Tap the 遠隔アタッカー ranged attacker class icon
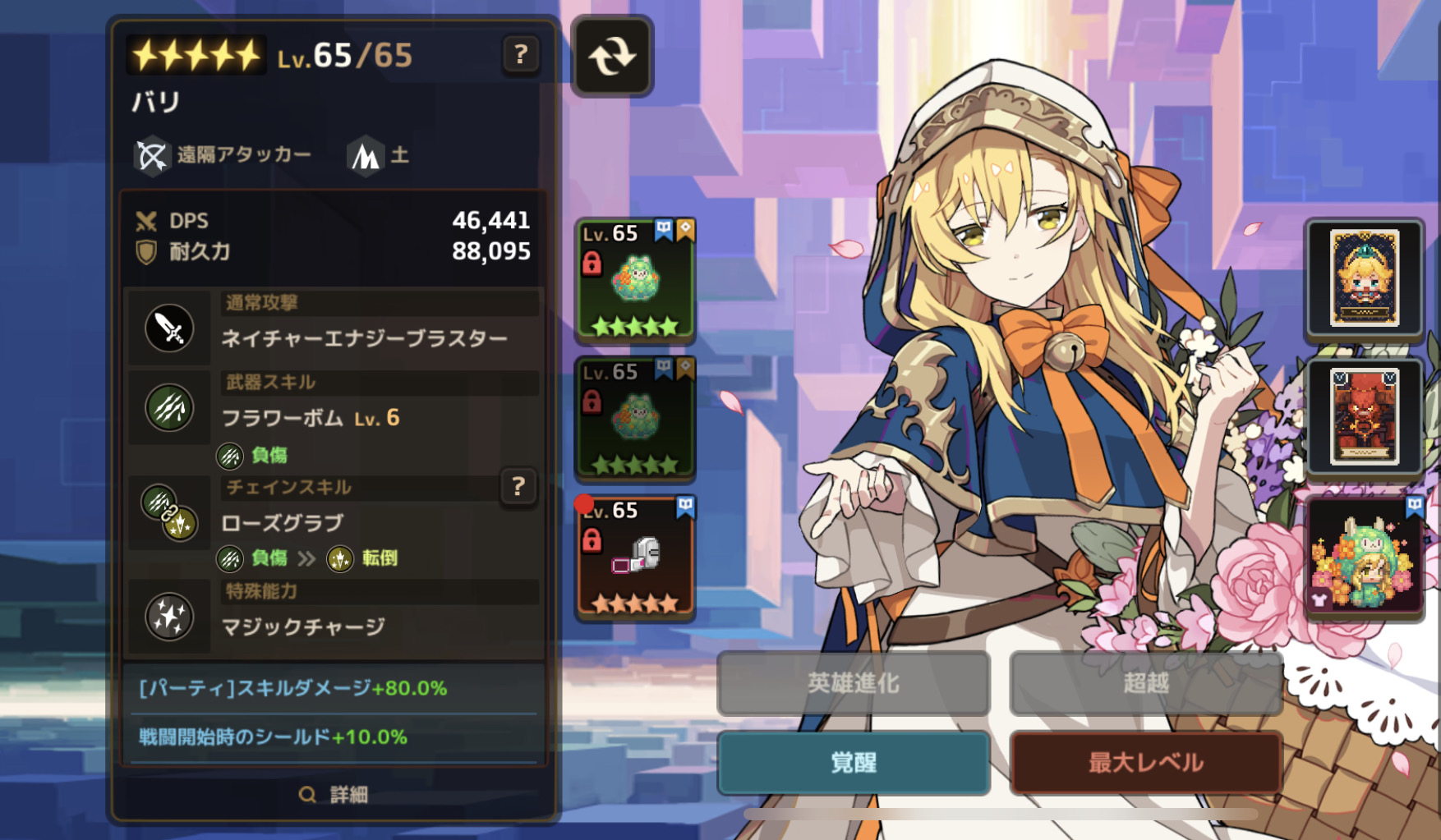1441x840 pixels. pos(152,155)
